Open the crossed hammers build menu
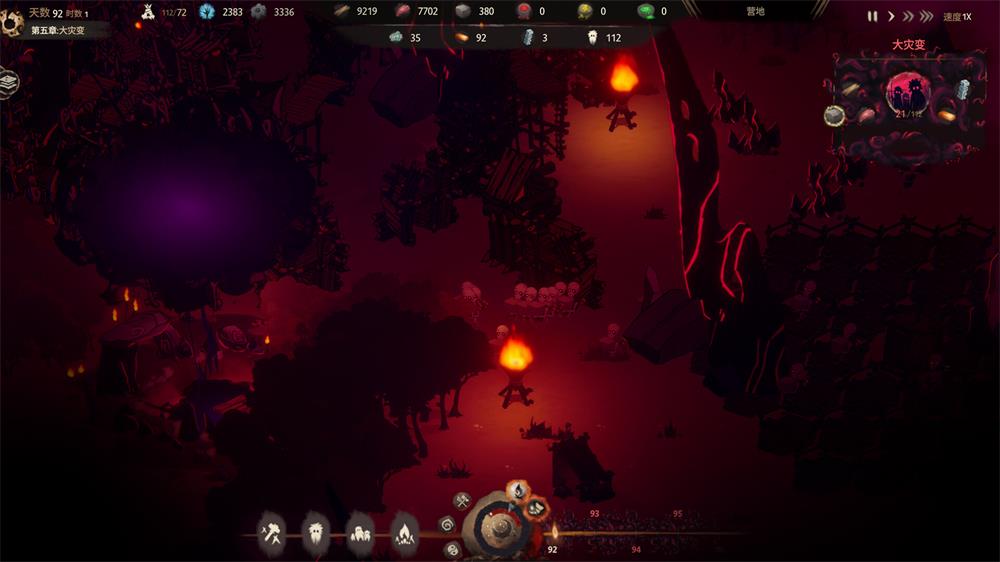 coord(271,530)
